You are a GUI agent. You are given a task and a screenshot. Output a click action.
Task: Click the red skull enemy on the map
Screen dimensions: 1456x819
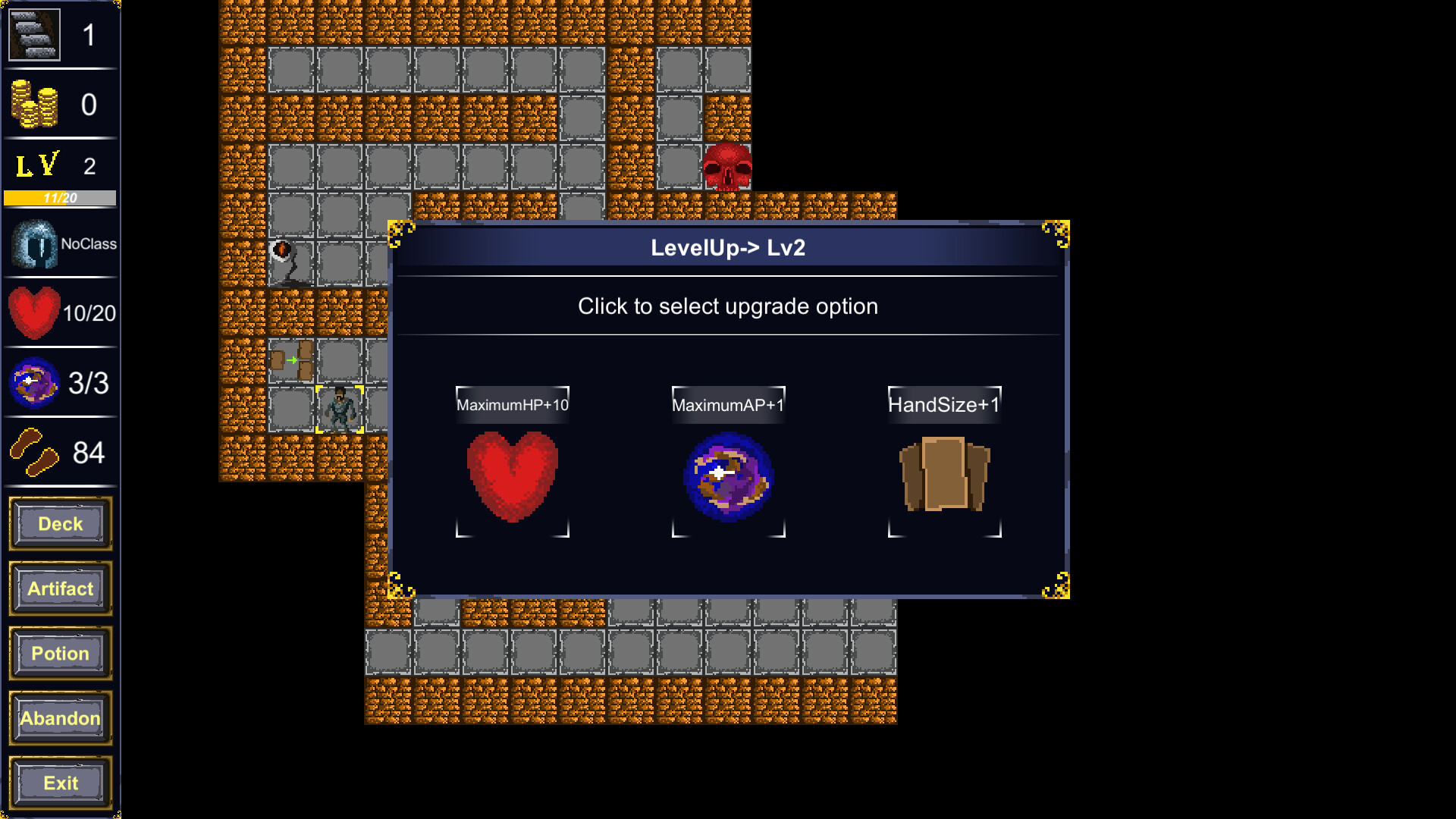(x=729, y=165)
